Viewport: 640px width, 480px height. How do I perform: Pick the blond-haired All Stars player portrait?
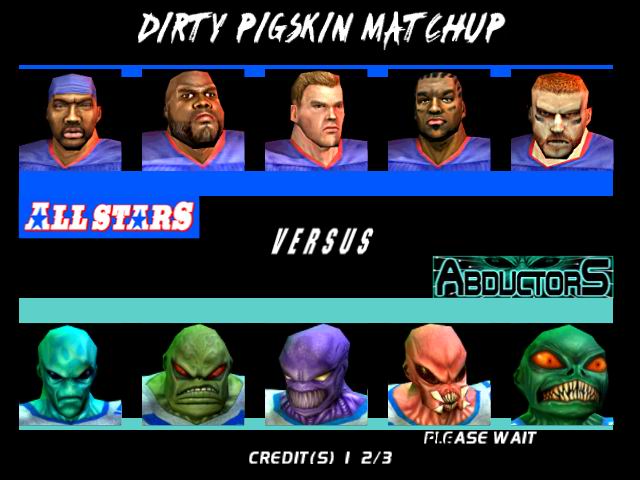316,120
